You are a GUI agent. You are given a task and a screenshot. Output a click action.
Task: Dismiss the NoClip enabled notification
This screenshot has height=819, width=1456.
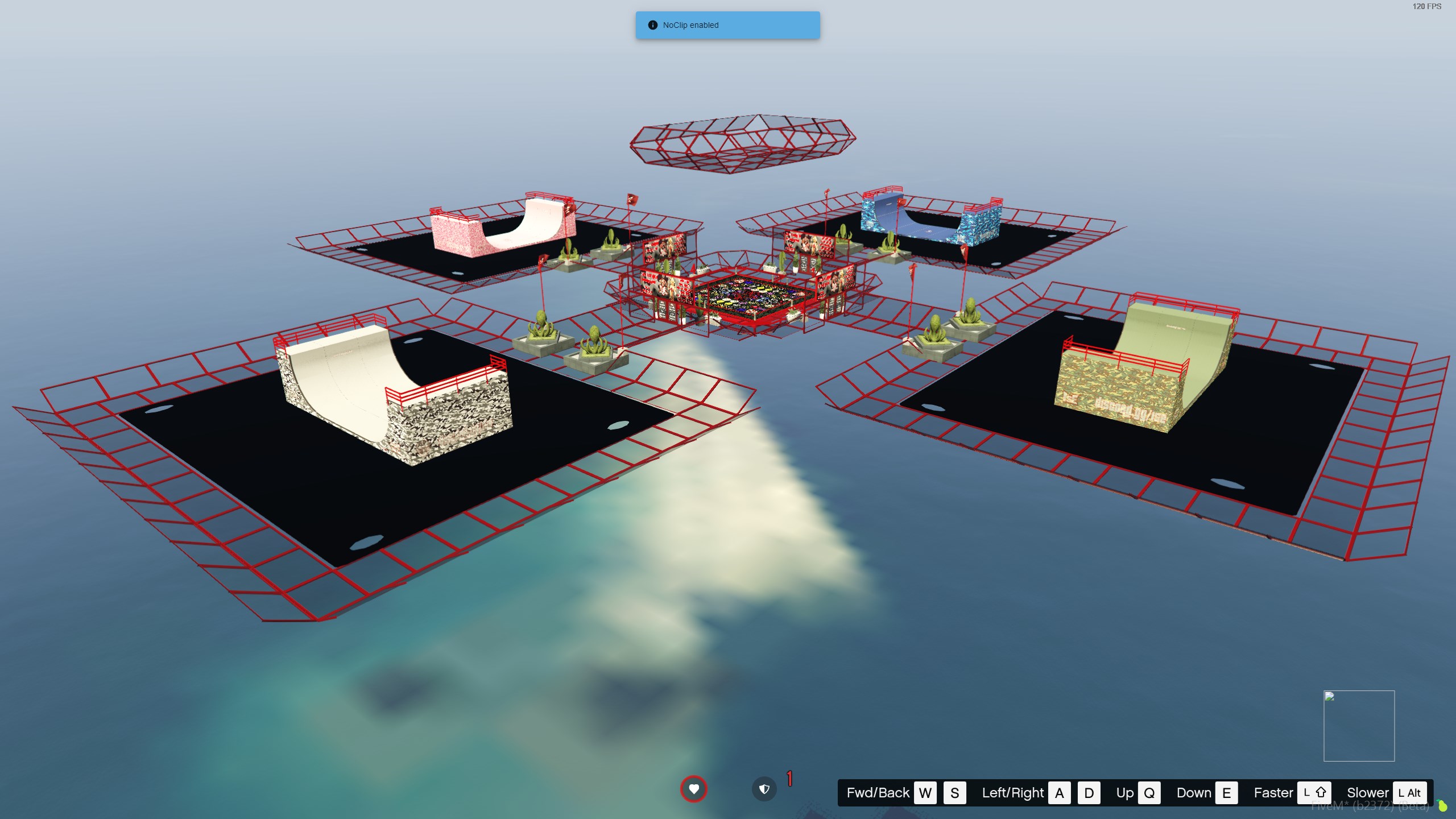pyautogui.click(x=727, y=25)
